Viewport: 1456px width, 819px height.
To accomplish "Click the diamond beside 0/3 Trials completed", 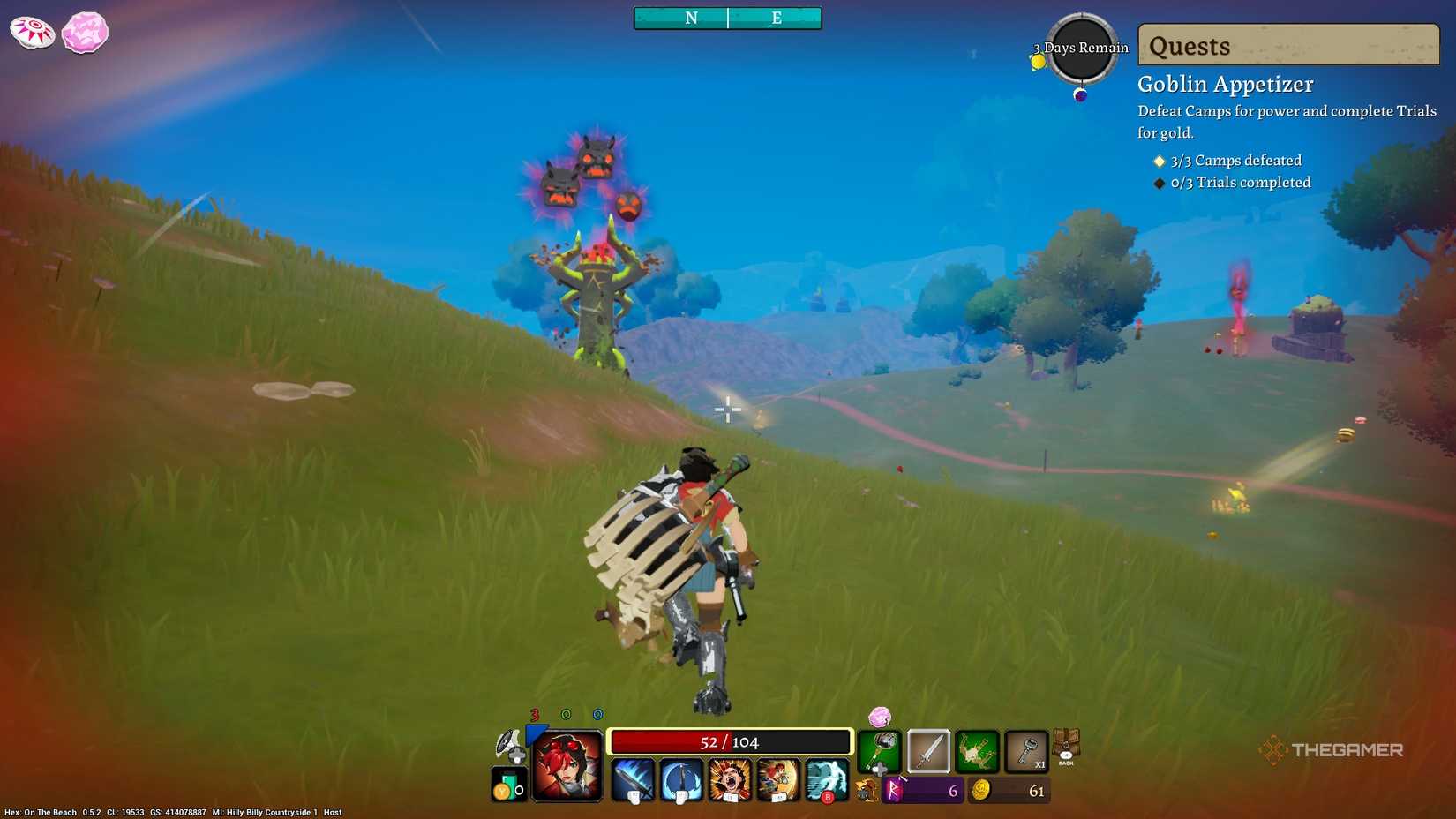I will pyautogui.click(x=1159, y=183).
